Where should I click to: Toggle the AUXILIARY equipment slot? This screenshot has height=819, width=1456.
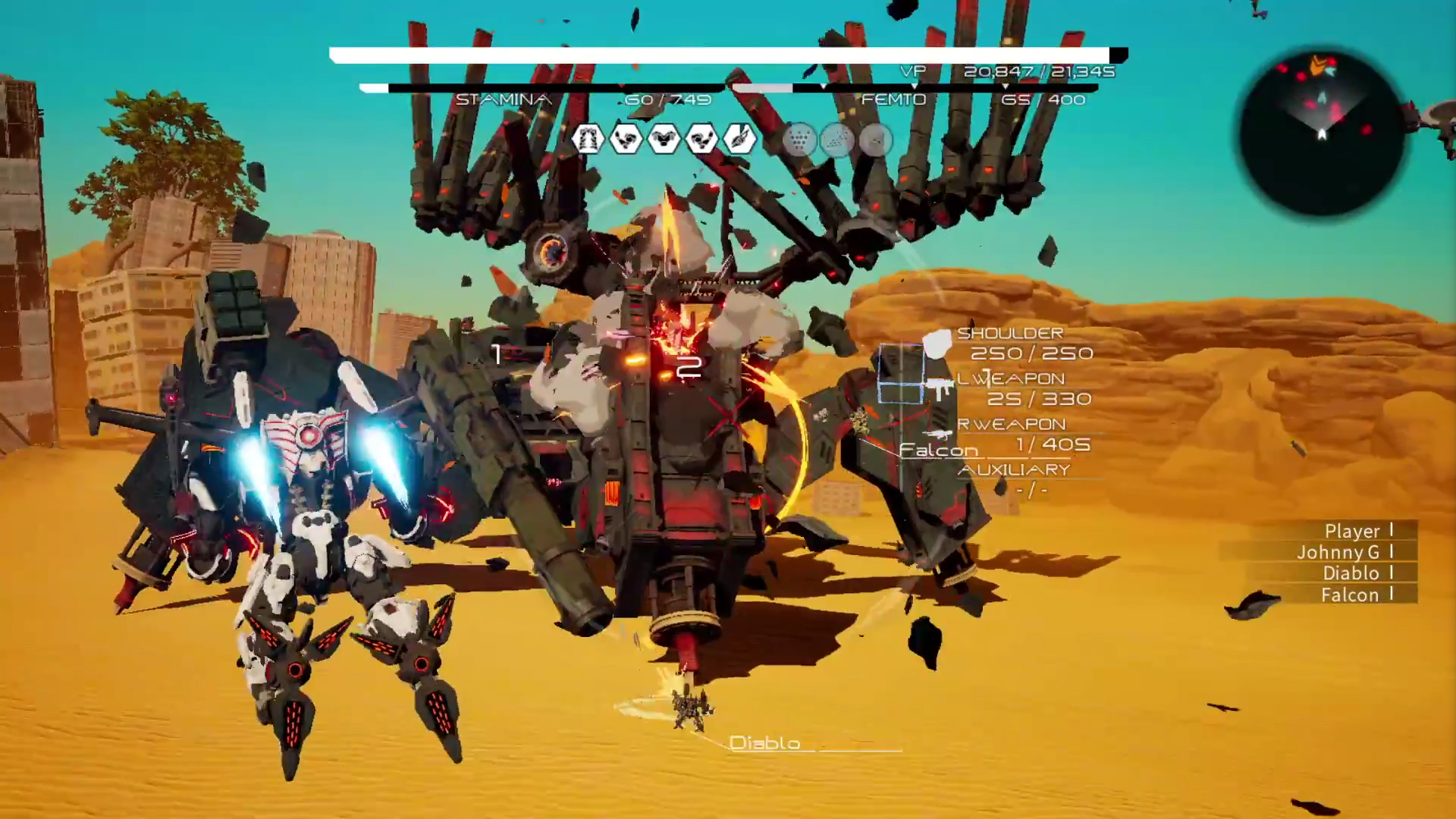click(1015, 469)
